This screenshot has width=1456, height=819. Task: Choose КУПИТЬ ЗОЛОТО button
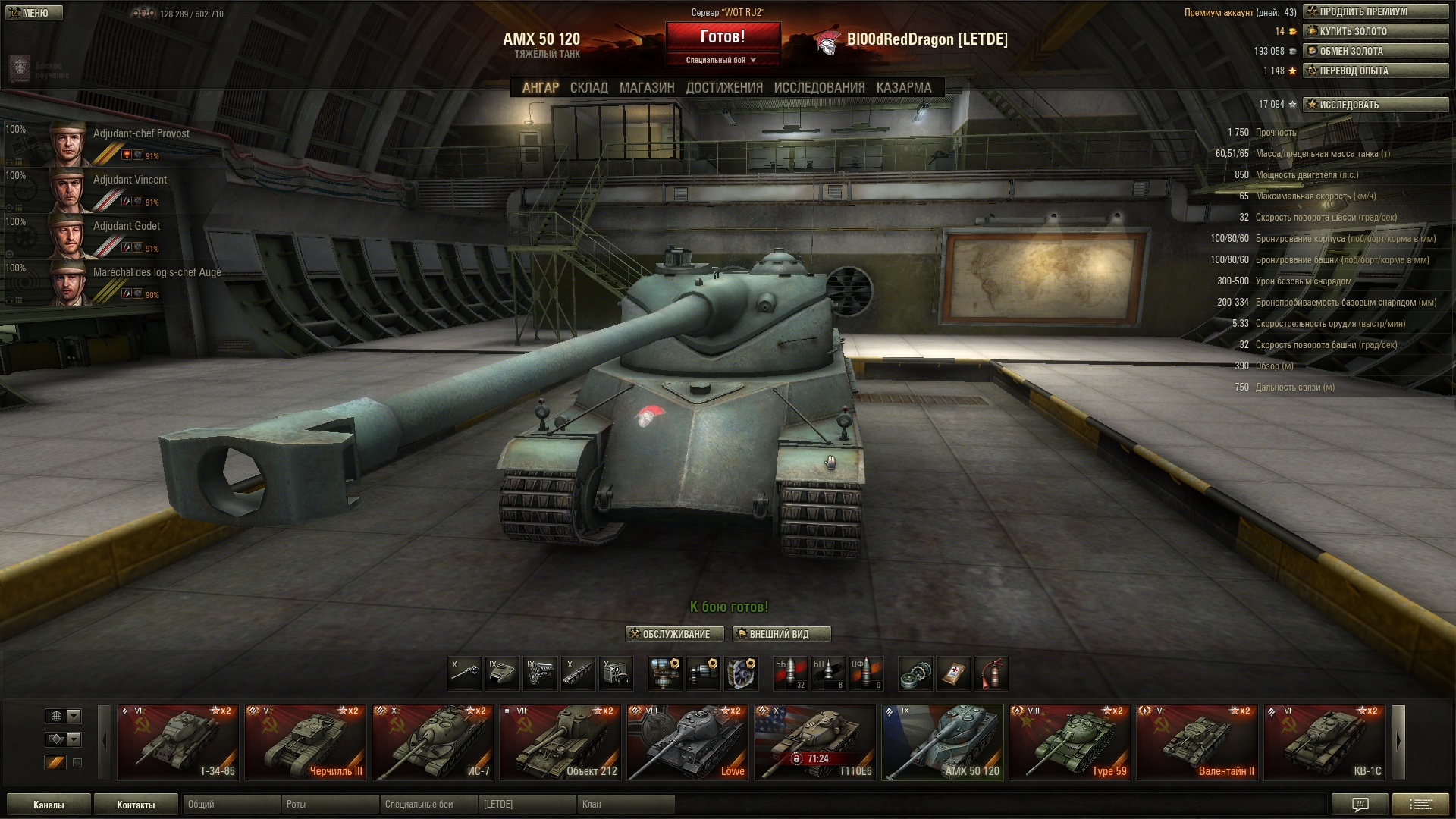[1375, 32]
